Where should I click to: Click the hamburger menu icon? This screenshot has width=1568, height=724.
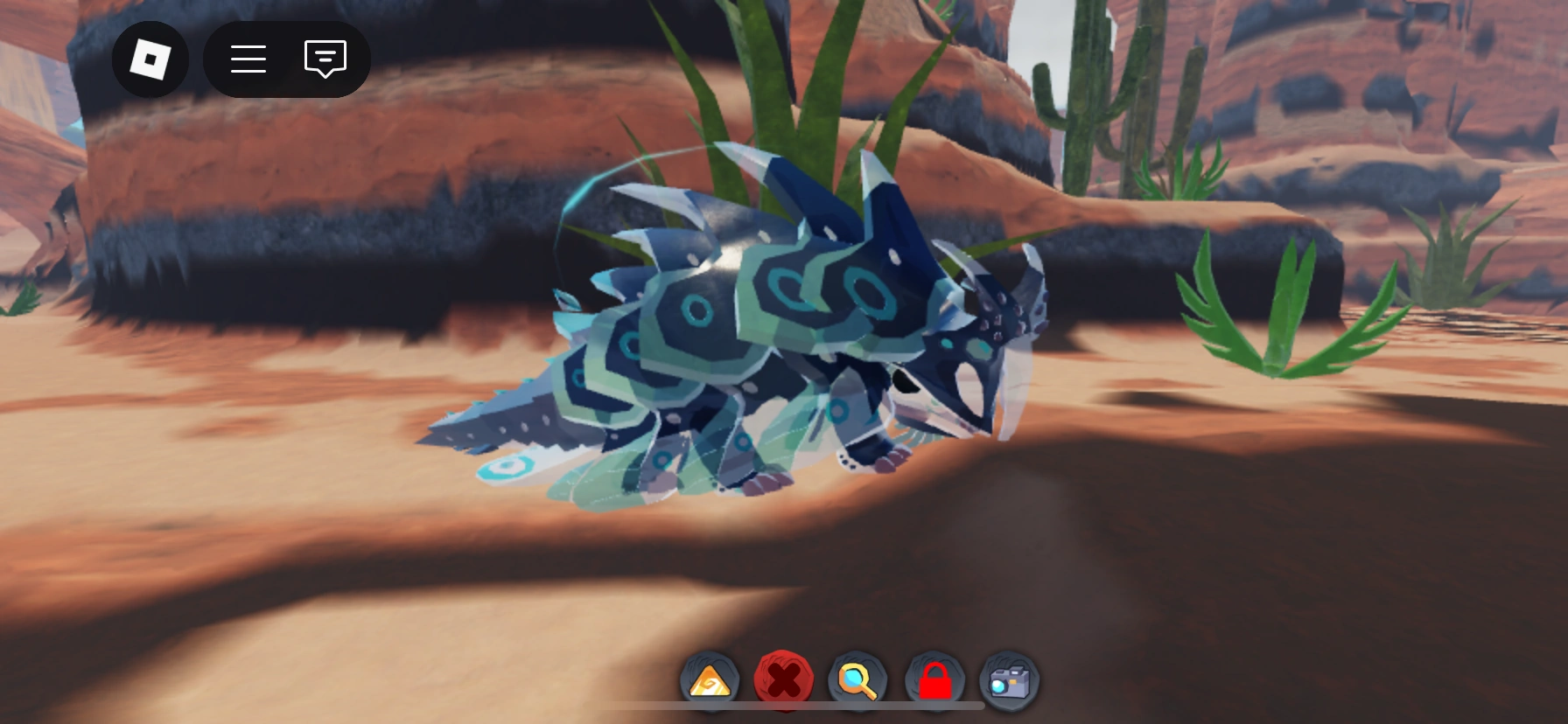248,59
